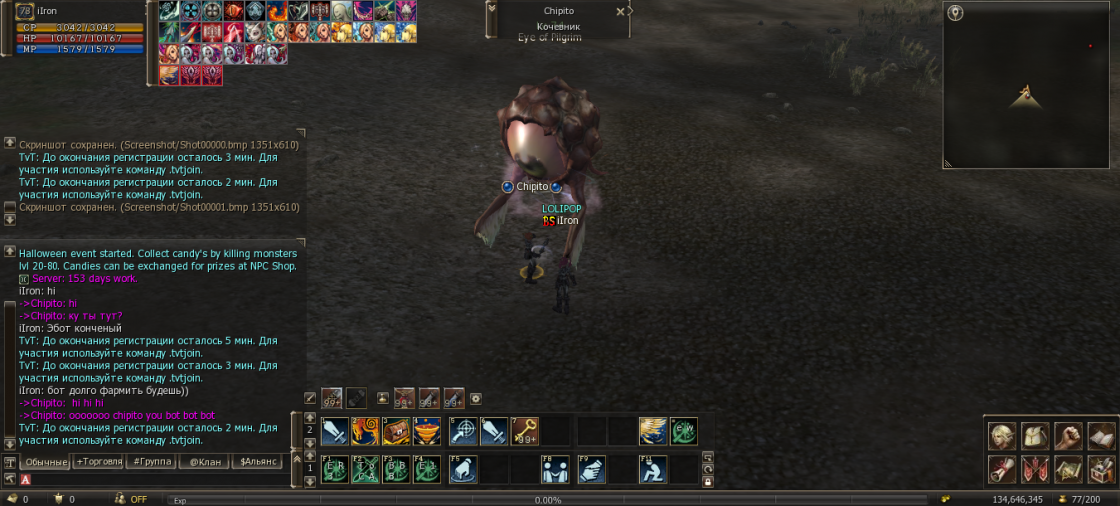Open the quest scroll icon
1120x506 pixels.
(x=1003, y=469)
